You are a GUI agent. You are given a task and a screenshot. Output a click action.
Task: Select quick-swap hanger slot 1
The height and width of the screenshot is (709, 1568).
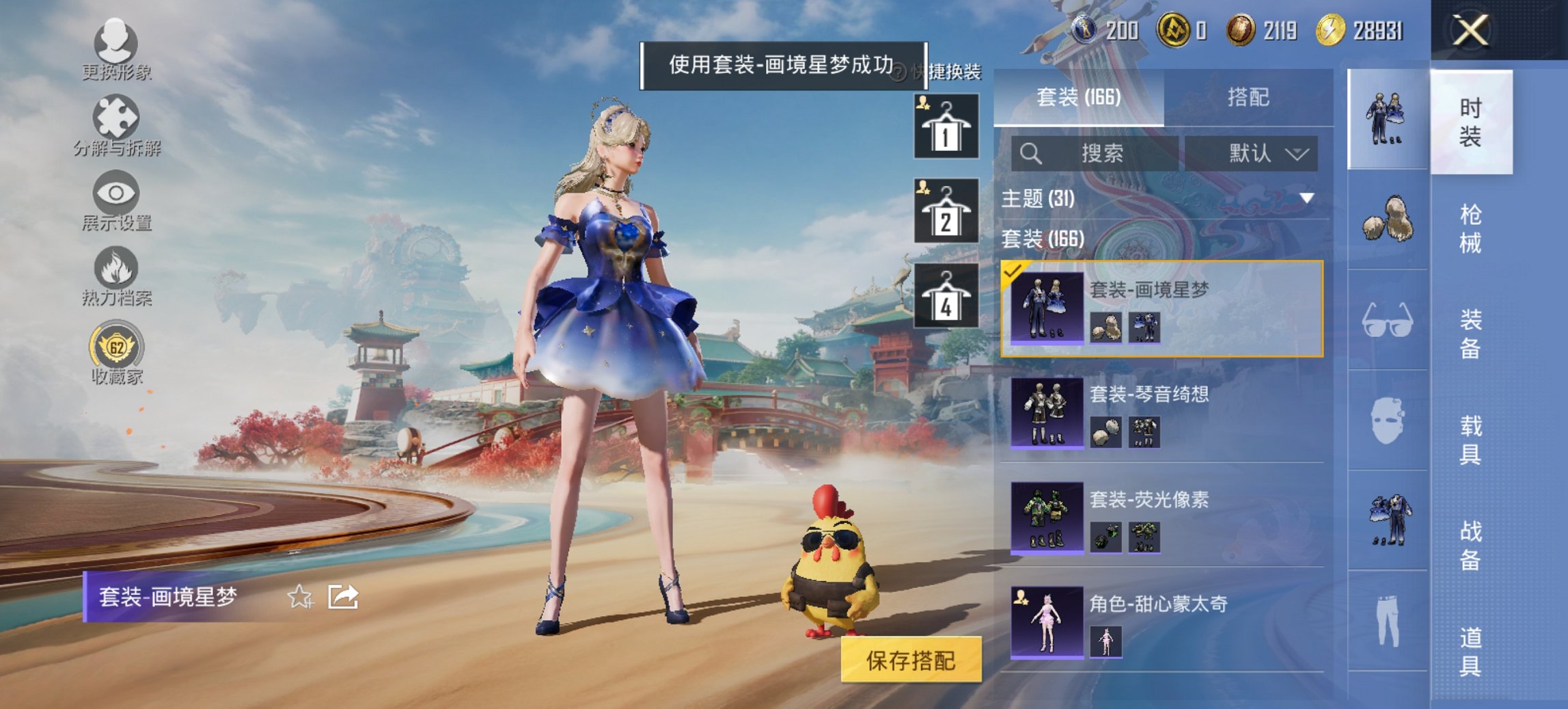(947, 126)
